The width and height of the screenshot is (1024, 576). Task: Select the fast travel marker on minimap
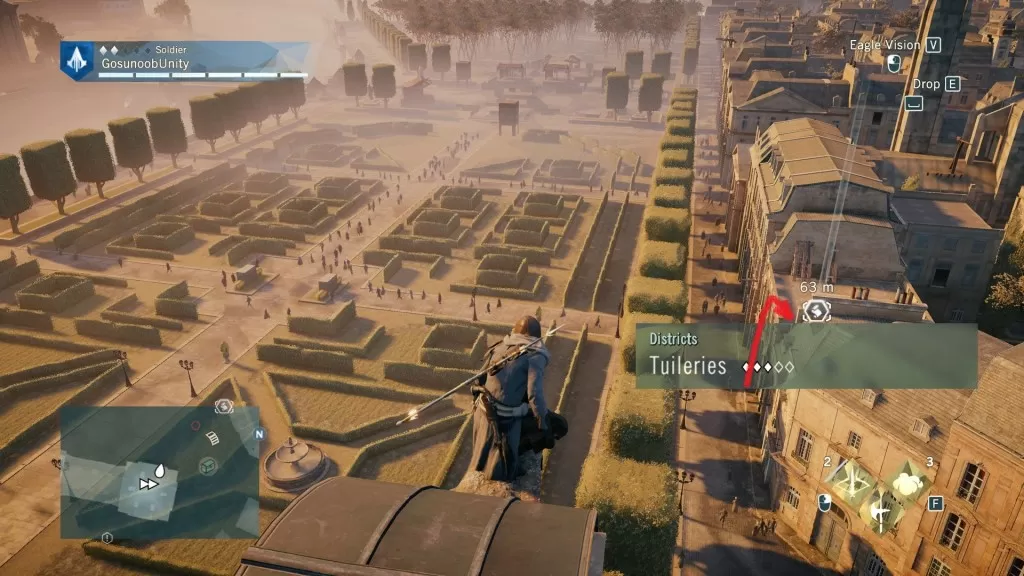148,484
